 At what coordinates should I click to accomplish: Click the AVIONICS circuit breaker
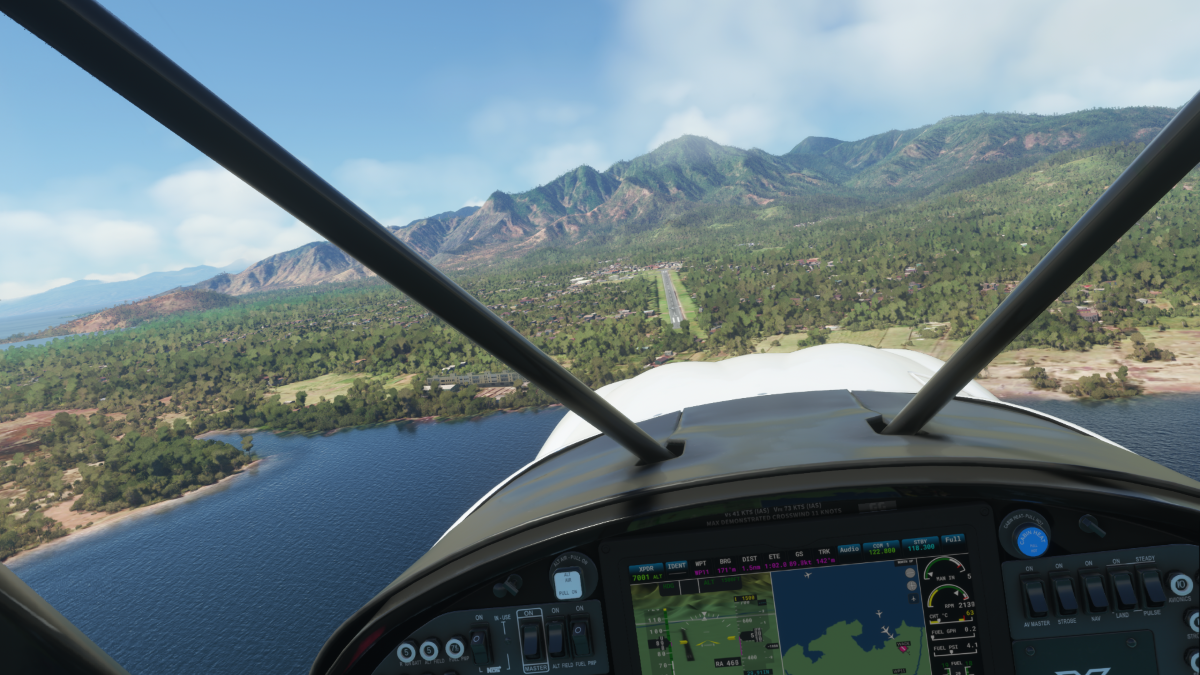(x=1180, y=584)
